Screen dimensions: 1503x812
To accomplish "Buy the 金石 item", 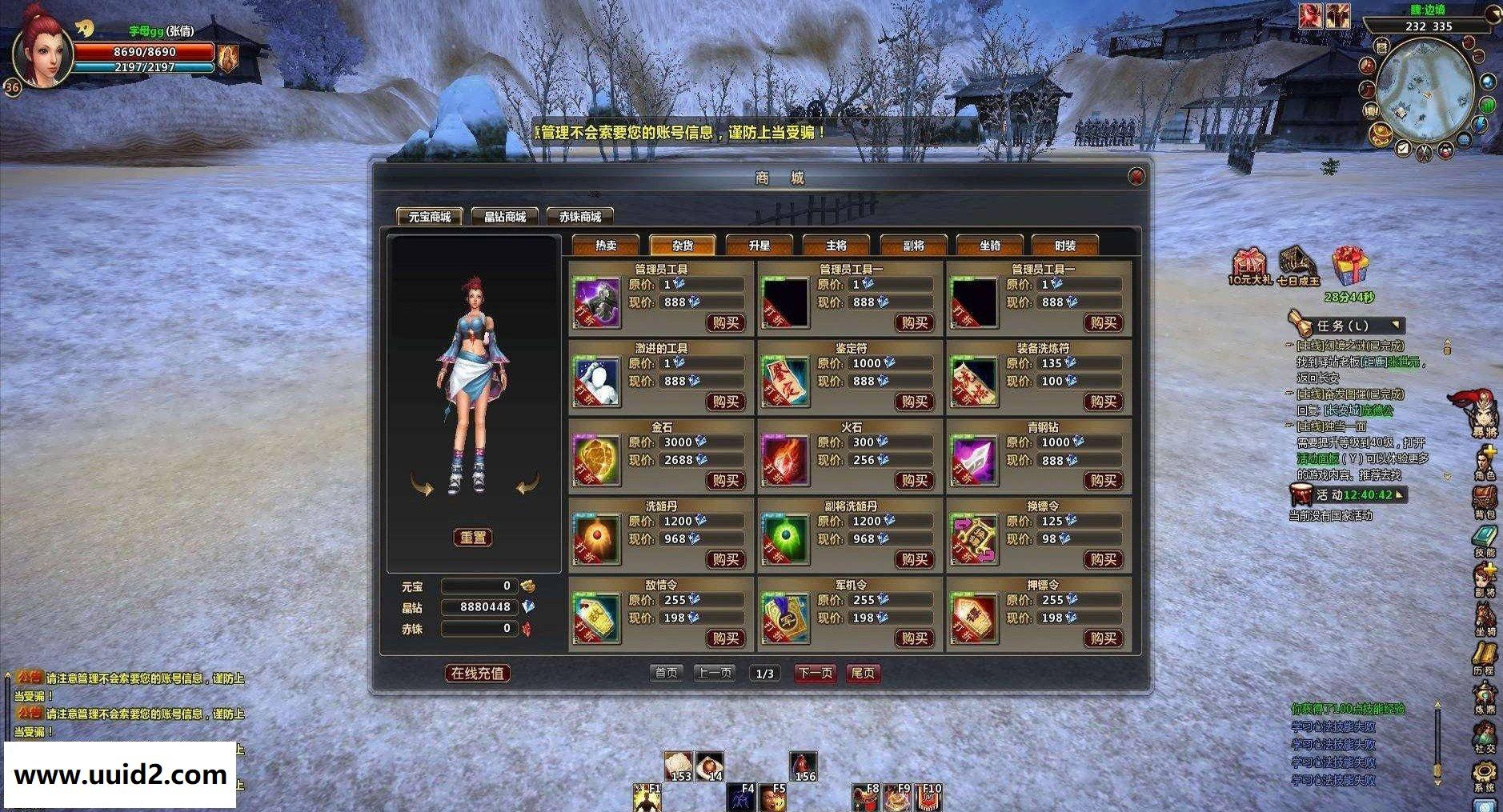I will tap(725, 480).
